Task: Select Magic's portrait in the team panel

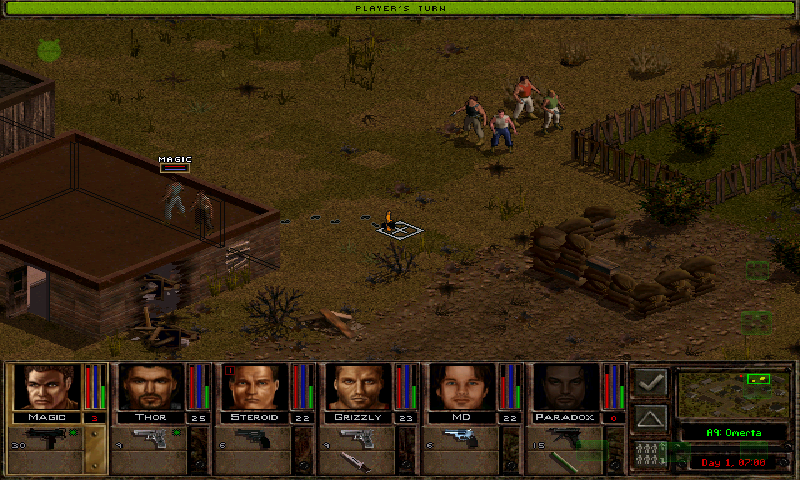Action: coord(45,387)
